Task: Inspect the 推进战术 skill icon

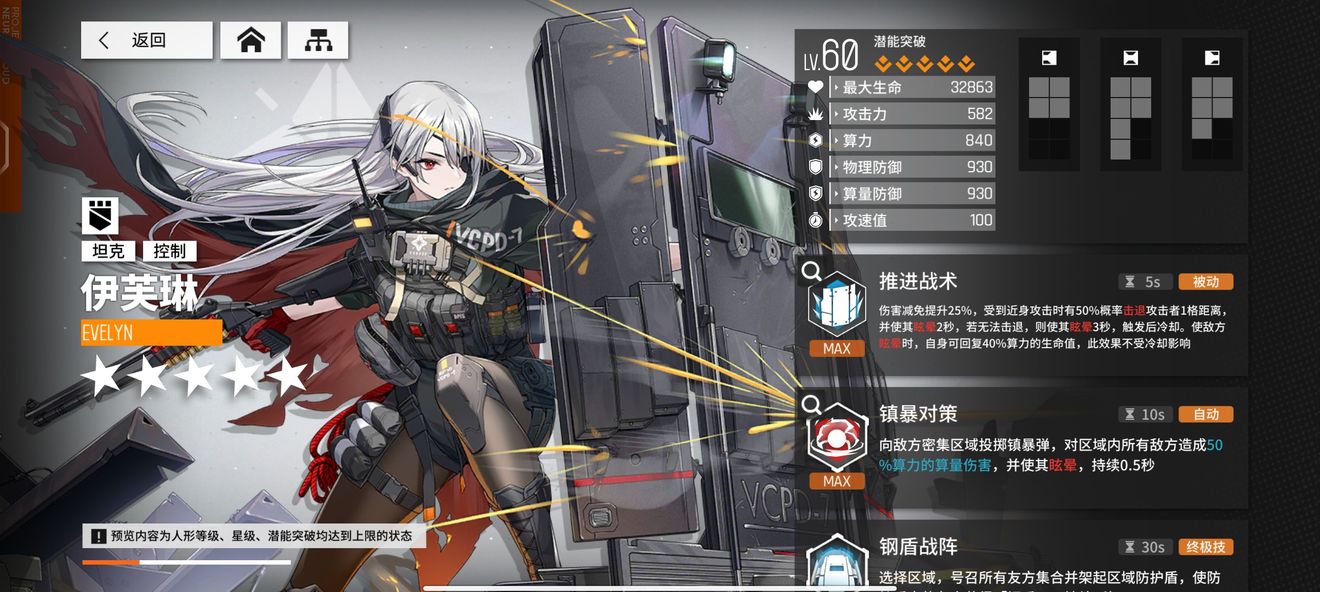Action: (x=836, y=302)
